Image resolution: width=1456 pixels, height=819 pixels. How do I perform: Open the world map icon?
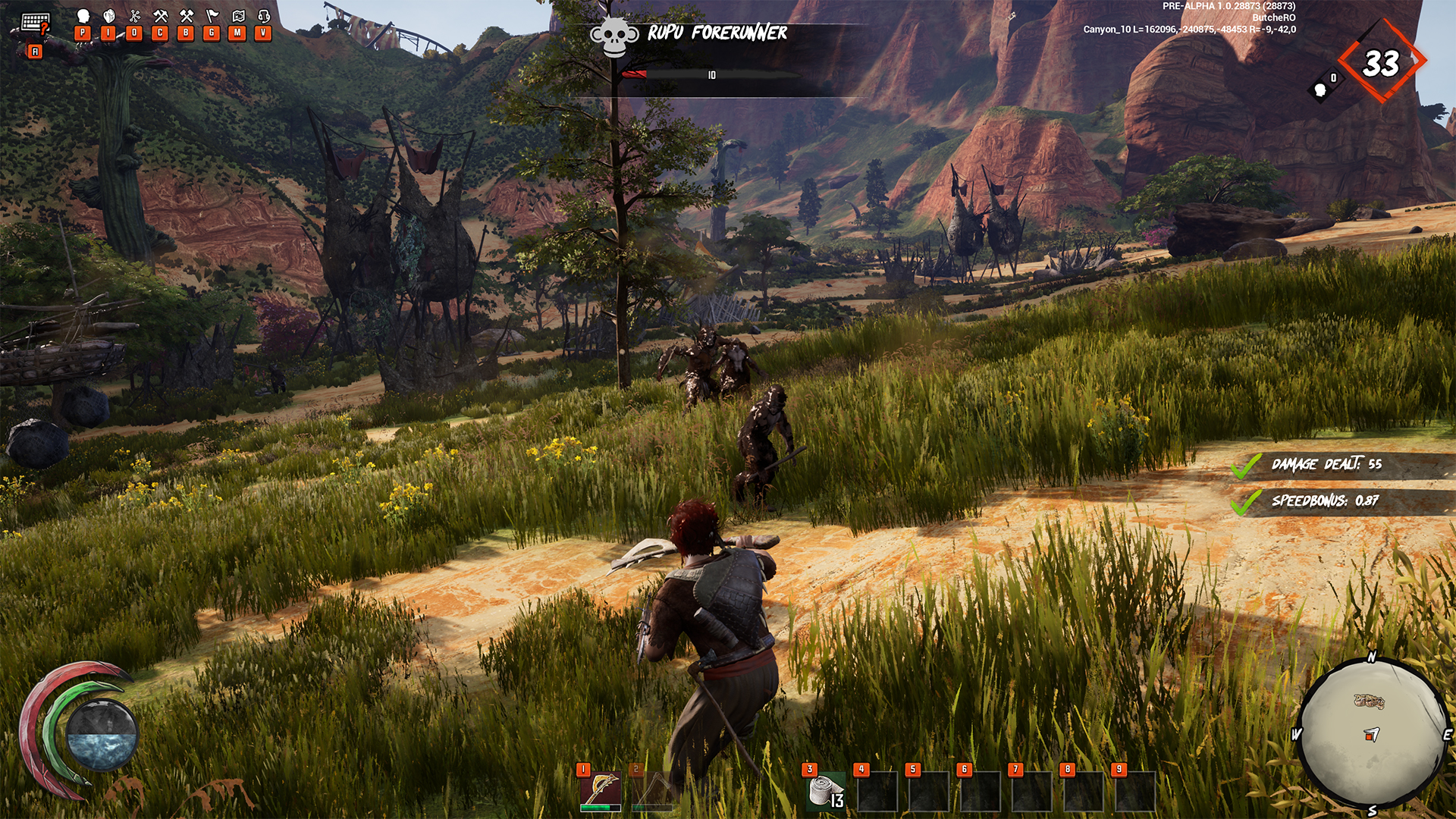pos(238,16)
